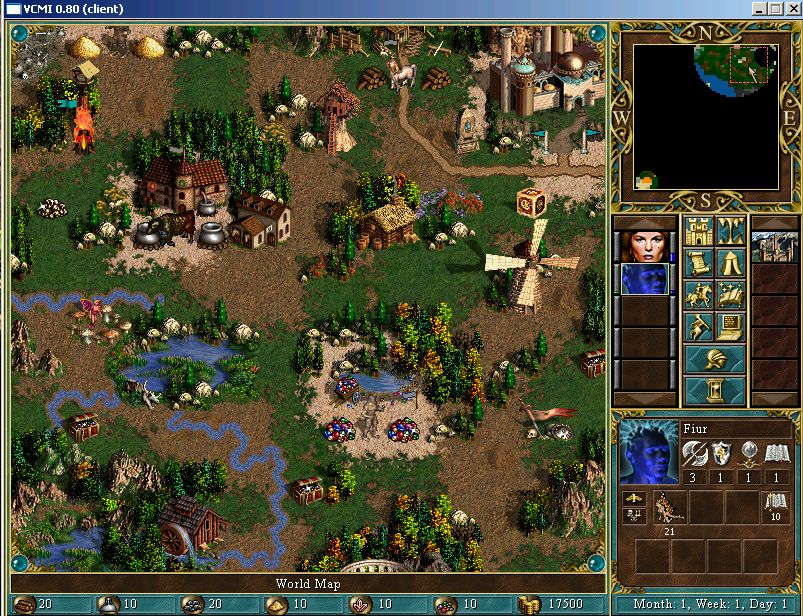End the turn with the hourglass button
The image size is (803, 616).
coord(714,389)
